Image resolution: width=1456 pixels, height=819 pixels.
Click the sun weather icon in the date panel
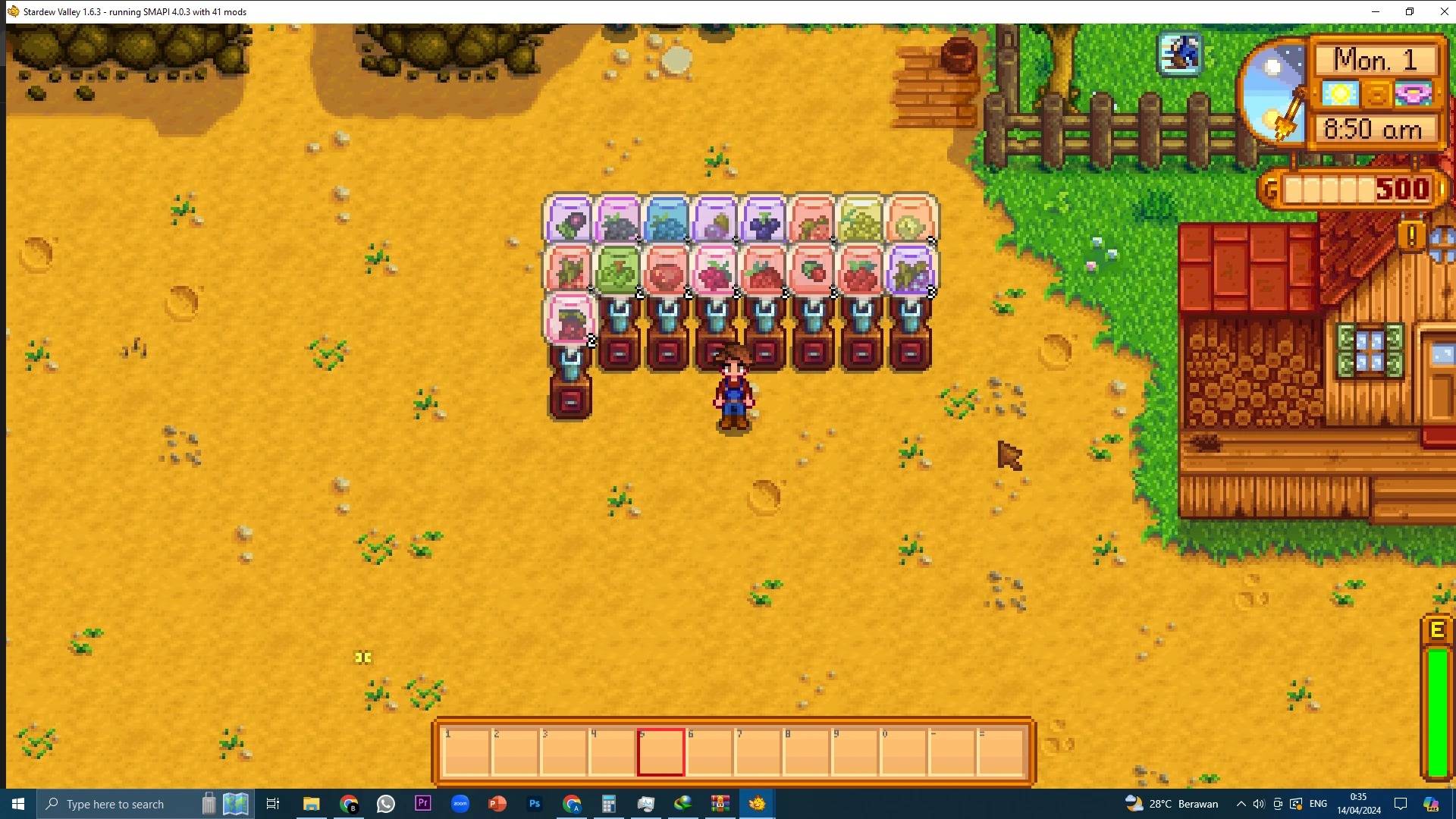click(1339, 93)
